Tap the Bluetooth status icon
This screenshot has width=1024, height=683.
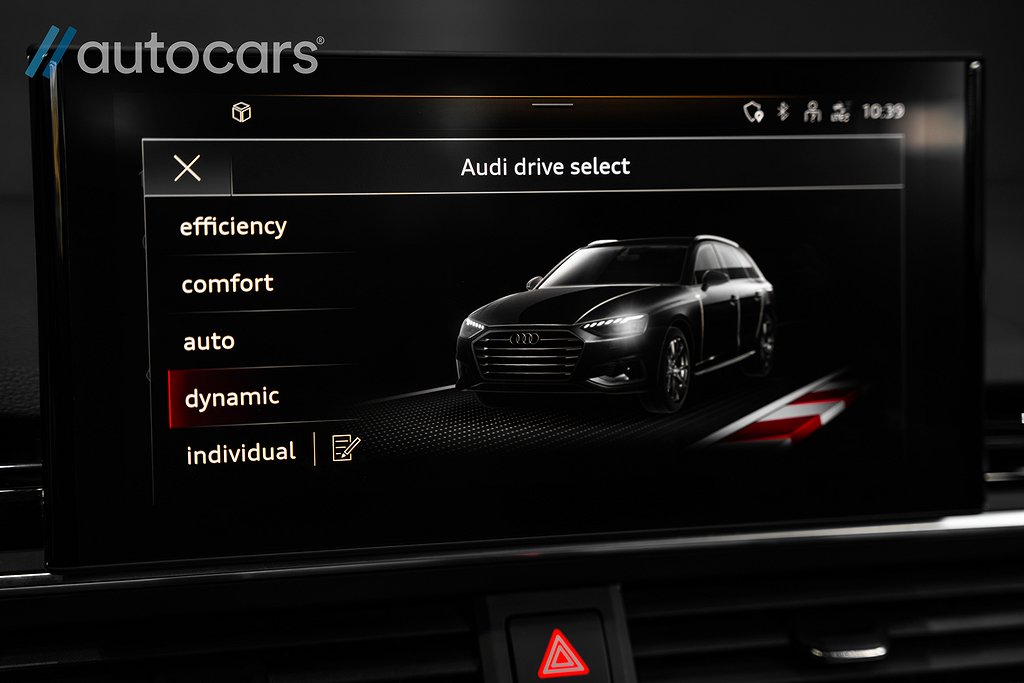click(x=783, y=111)
